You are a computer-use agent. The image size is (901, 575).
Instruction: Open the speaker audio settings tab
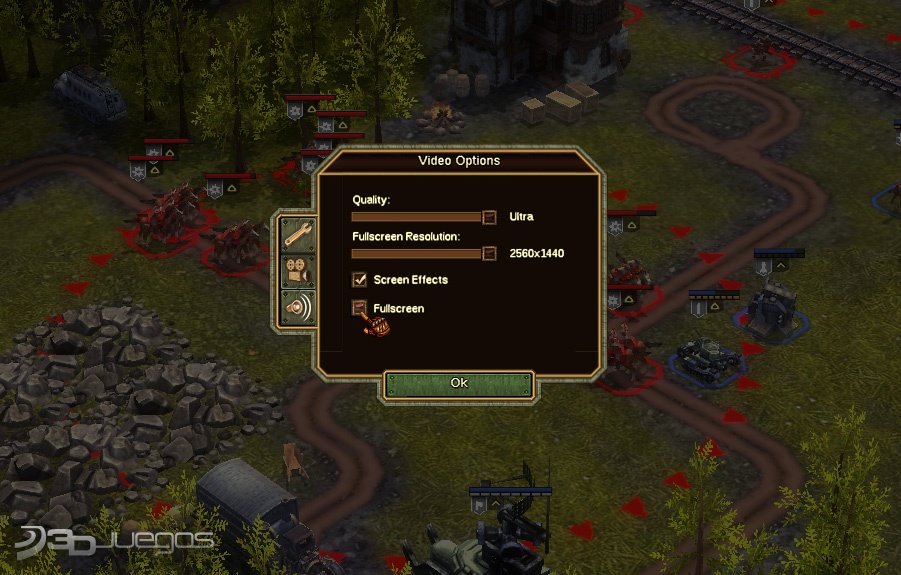tap(298, 308)
